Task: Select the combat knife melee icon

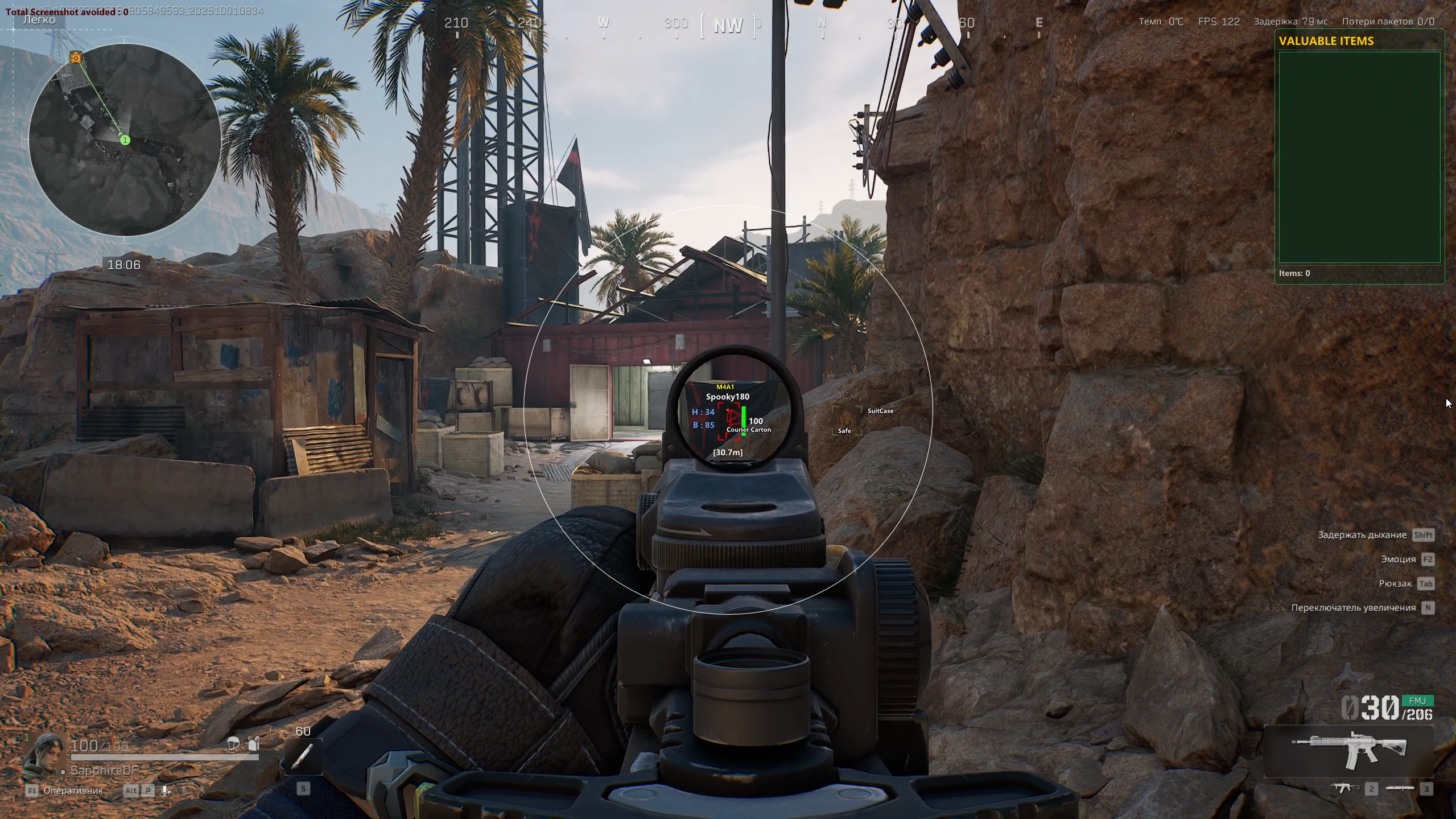Action: 1400,788
